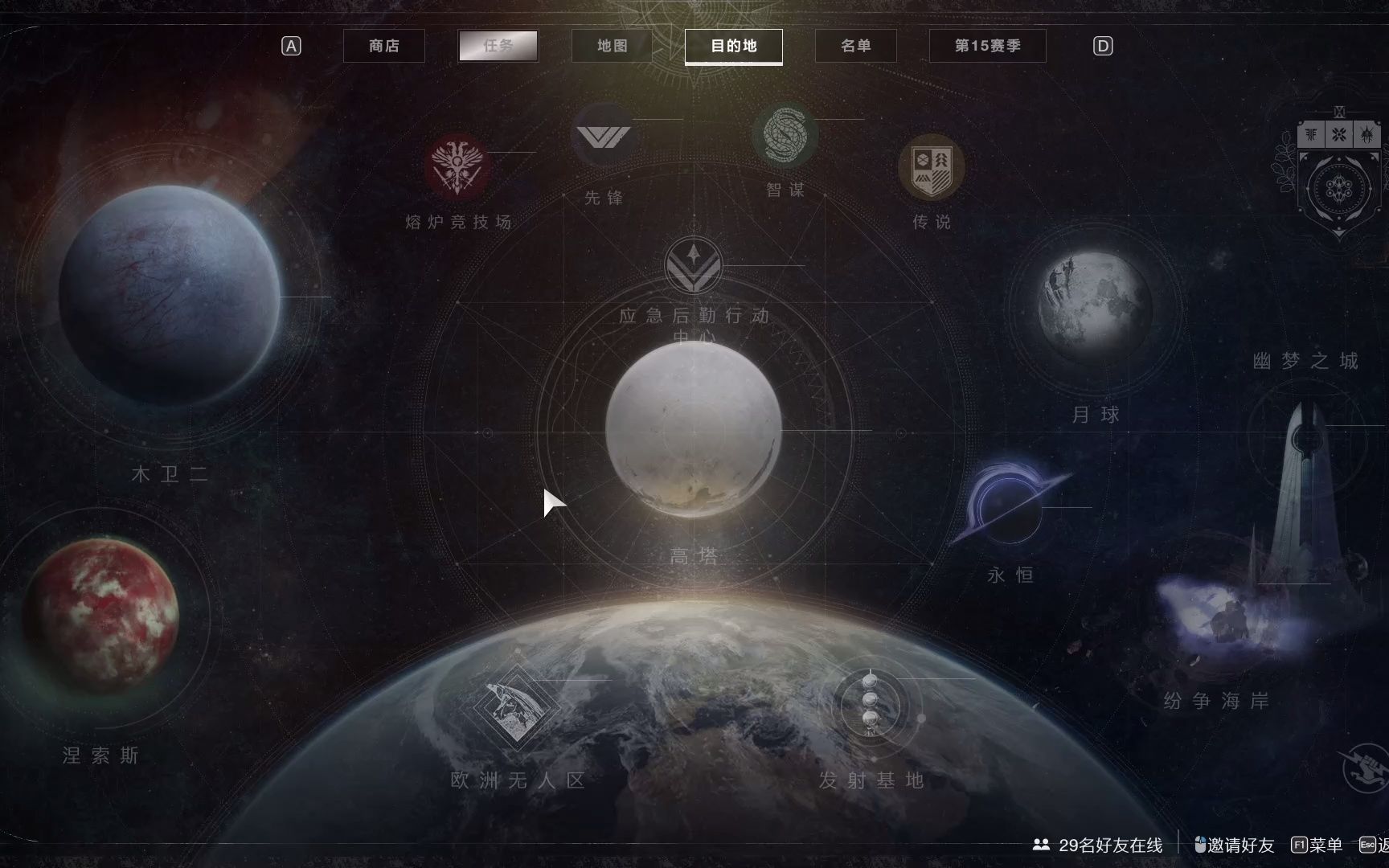Open the 名单 roster tab
Screen dimensions: 1389x868
click(855, 46)
